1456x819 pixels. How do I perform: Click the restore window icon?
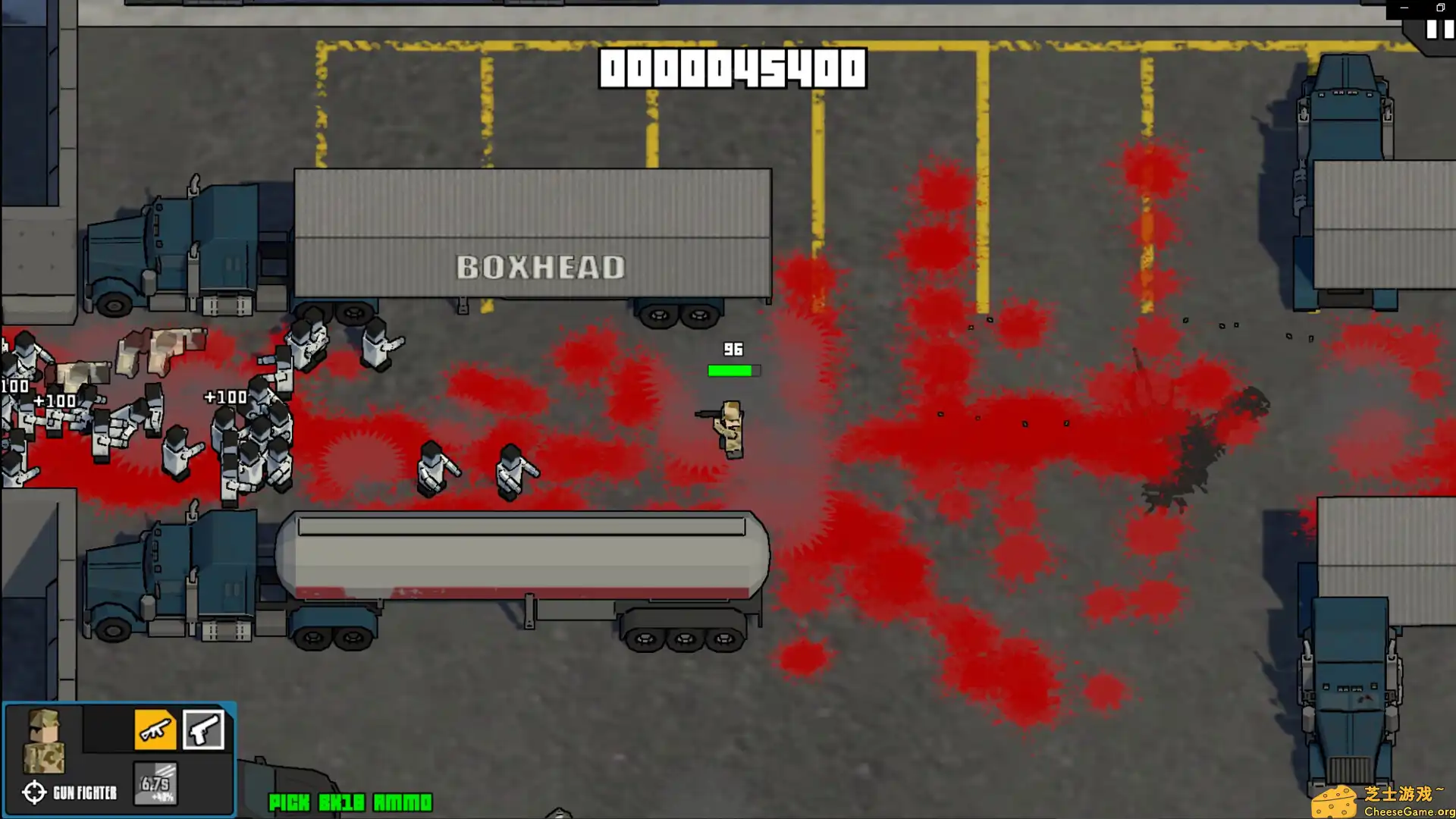tap(1440, 6)
